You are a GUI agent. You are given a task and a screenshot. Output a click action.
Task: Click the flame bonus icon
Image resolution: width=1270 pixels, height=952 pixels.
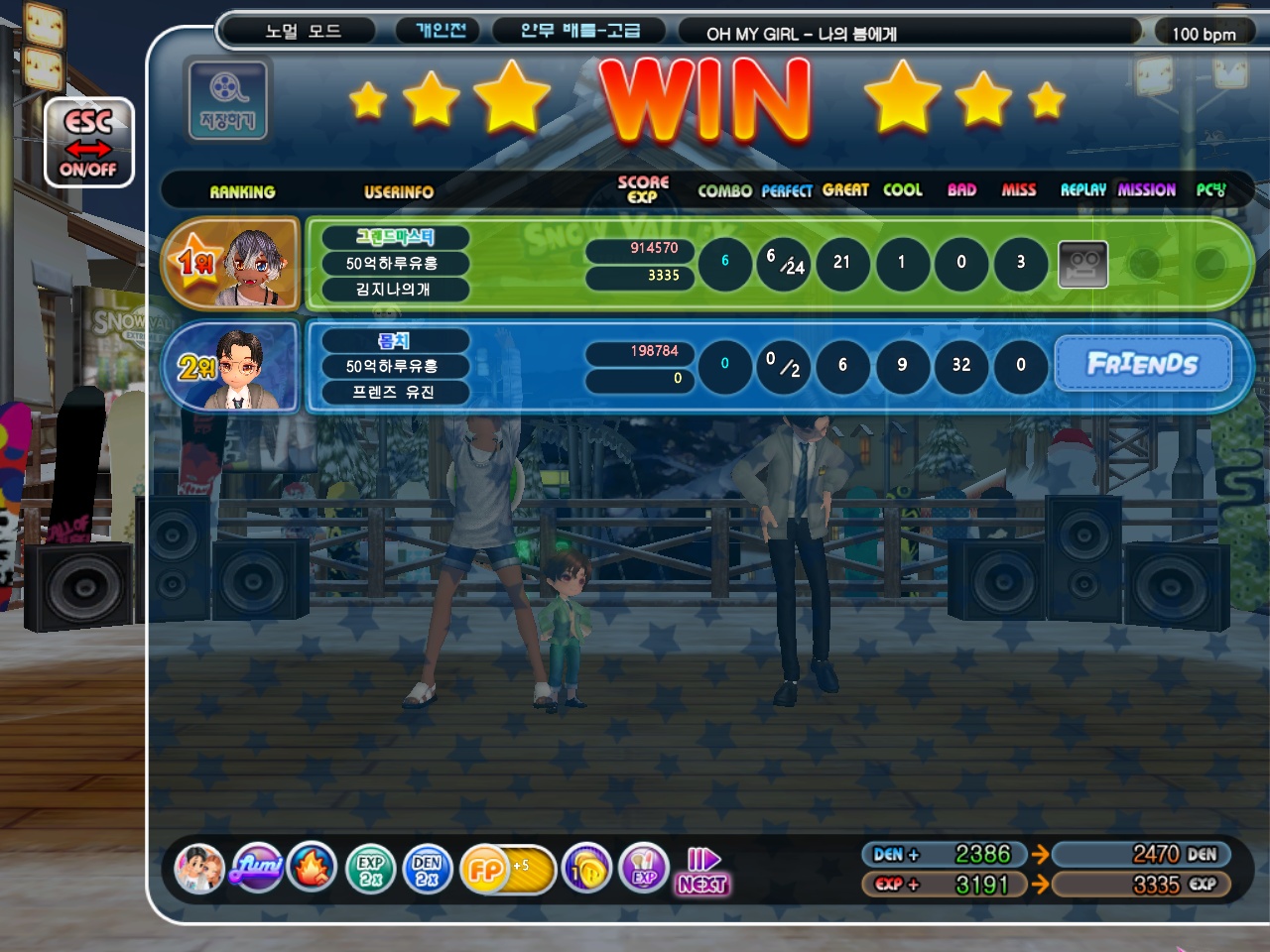[x=313, y=870]
